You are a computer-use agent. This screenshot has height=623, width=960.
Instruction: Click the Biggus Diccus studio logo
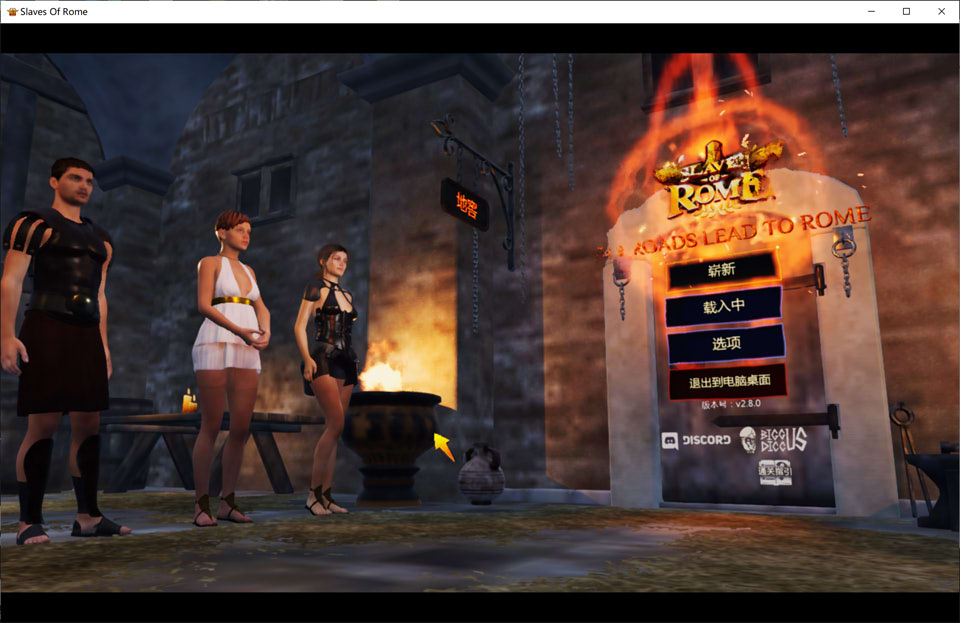click(x=773, y=439)
